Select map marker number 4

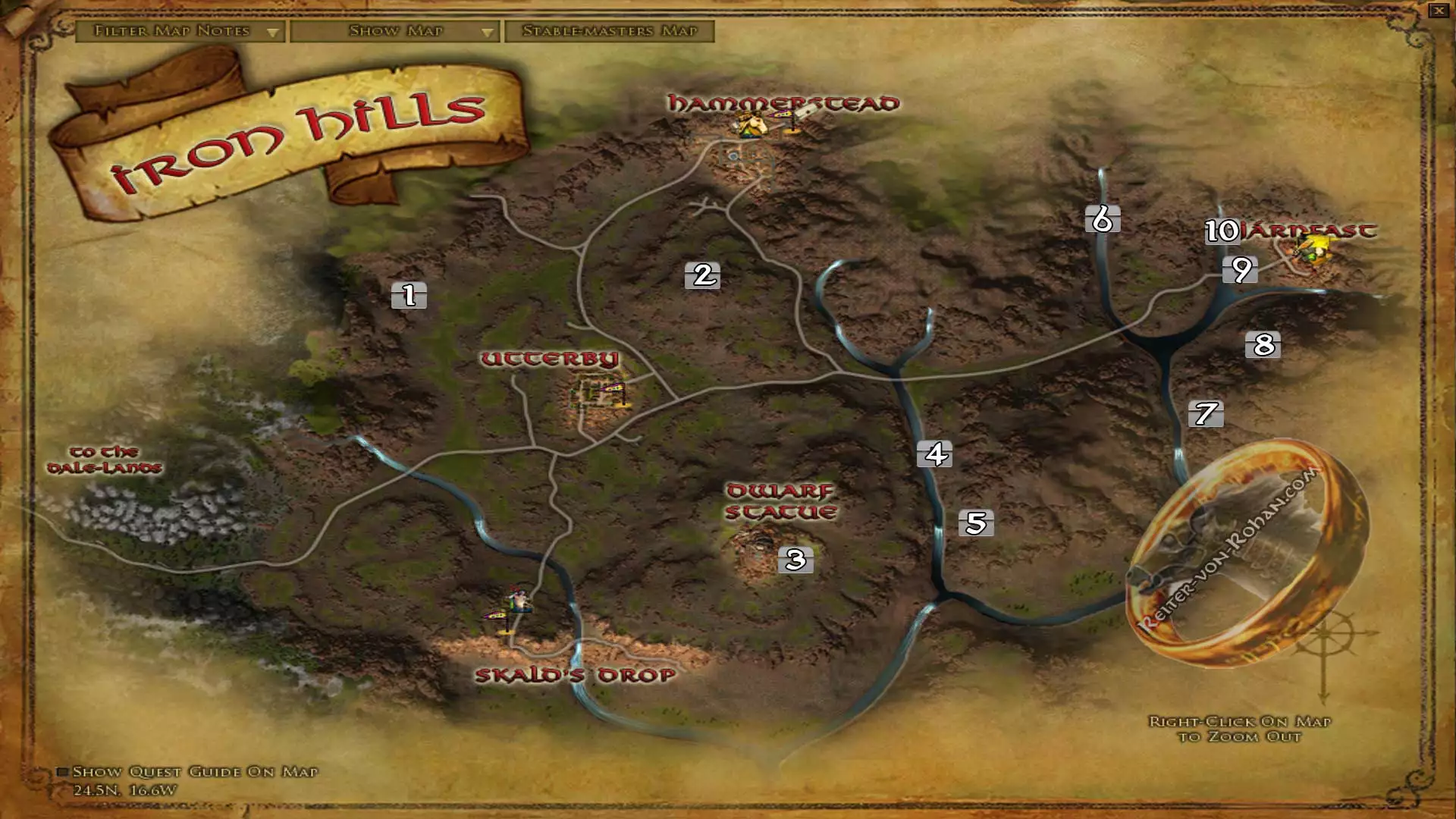pos(935,453)
